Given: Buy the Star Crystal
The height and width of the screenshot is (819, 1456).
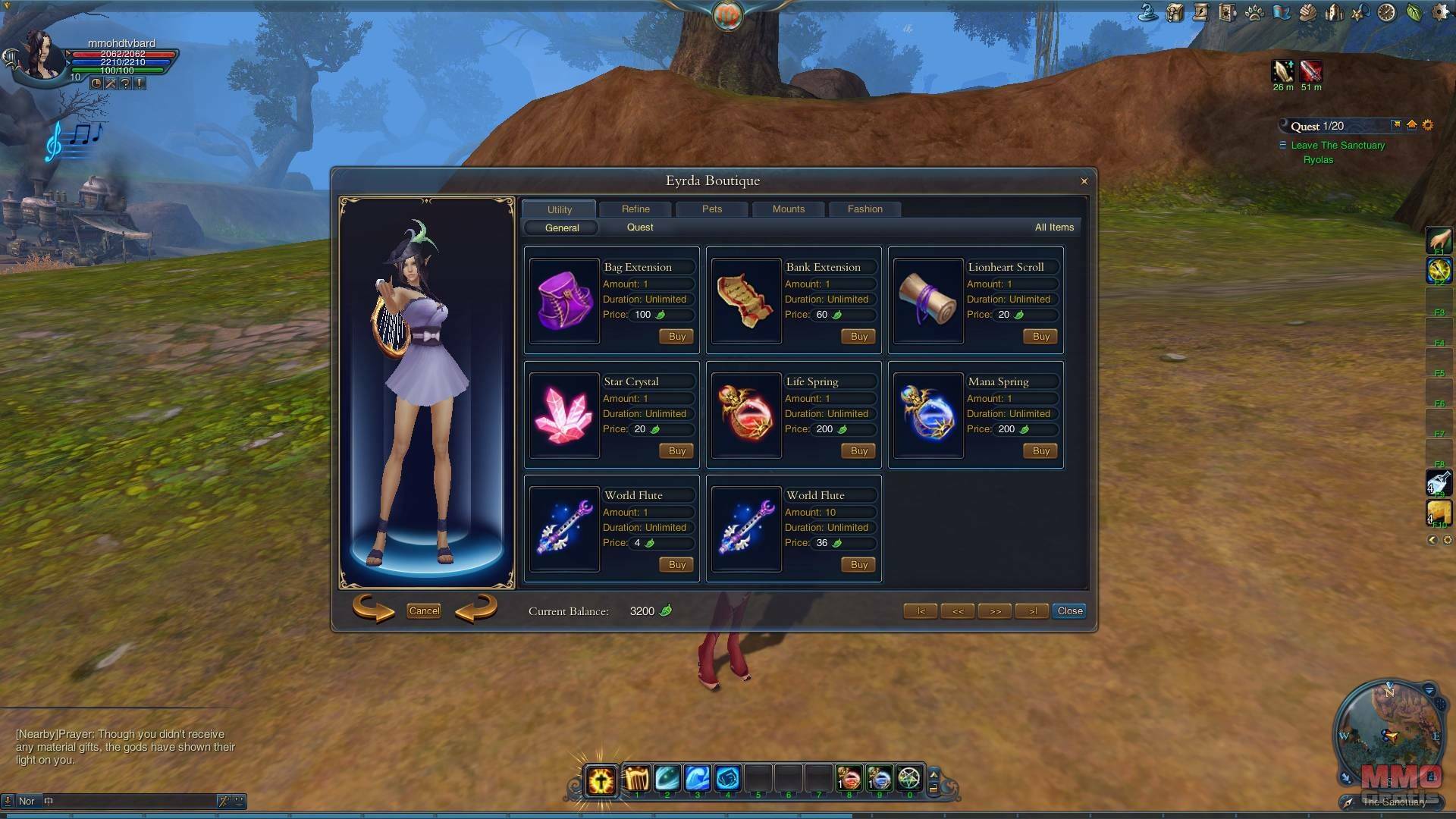Looking at the screenshot, I should tap(676, 450).
